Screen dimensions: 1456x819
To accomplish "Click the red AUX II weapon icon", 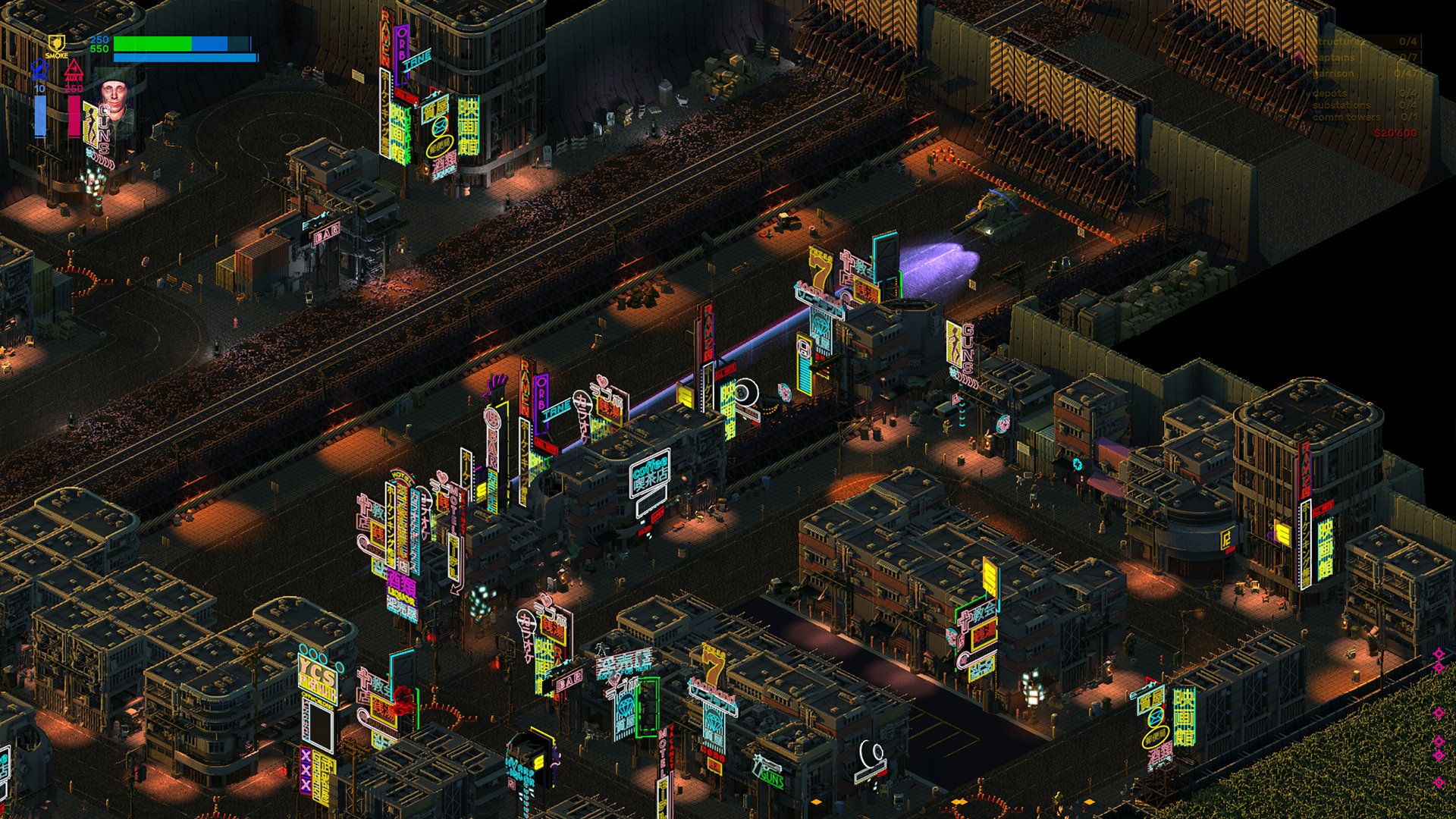I will [x=74, y=68].
